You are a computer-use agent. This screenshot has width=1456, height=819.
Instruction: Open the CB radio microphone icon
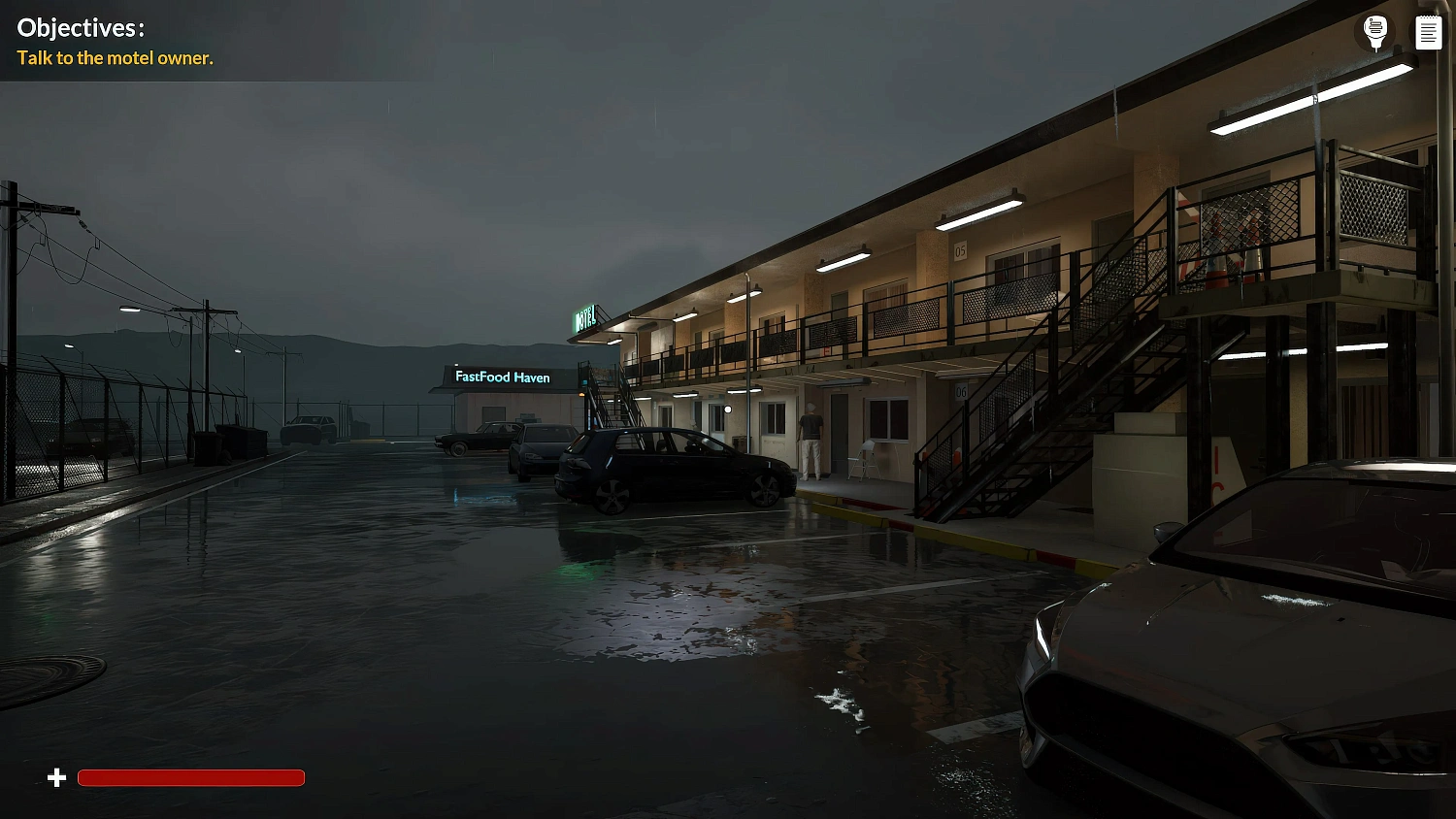tap(1374, 30)
